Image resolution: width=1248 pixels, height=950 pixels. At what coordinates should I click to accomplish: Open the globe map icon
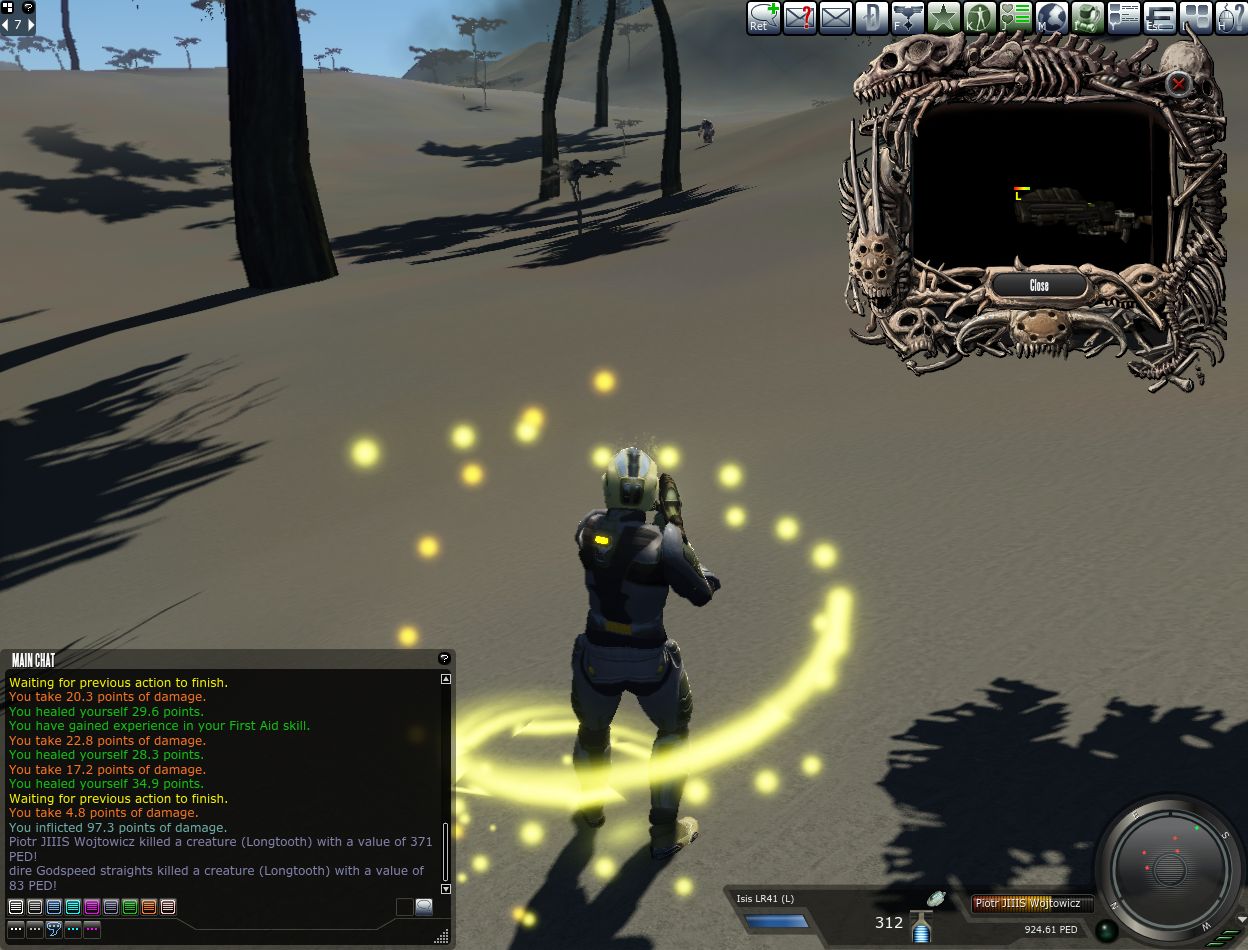pos(1051,18)
